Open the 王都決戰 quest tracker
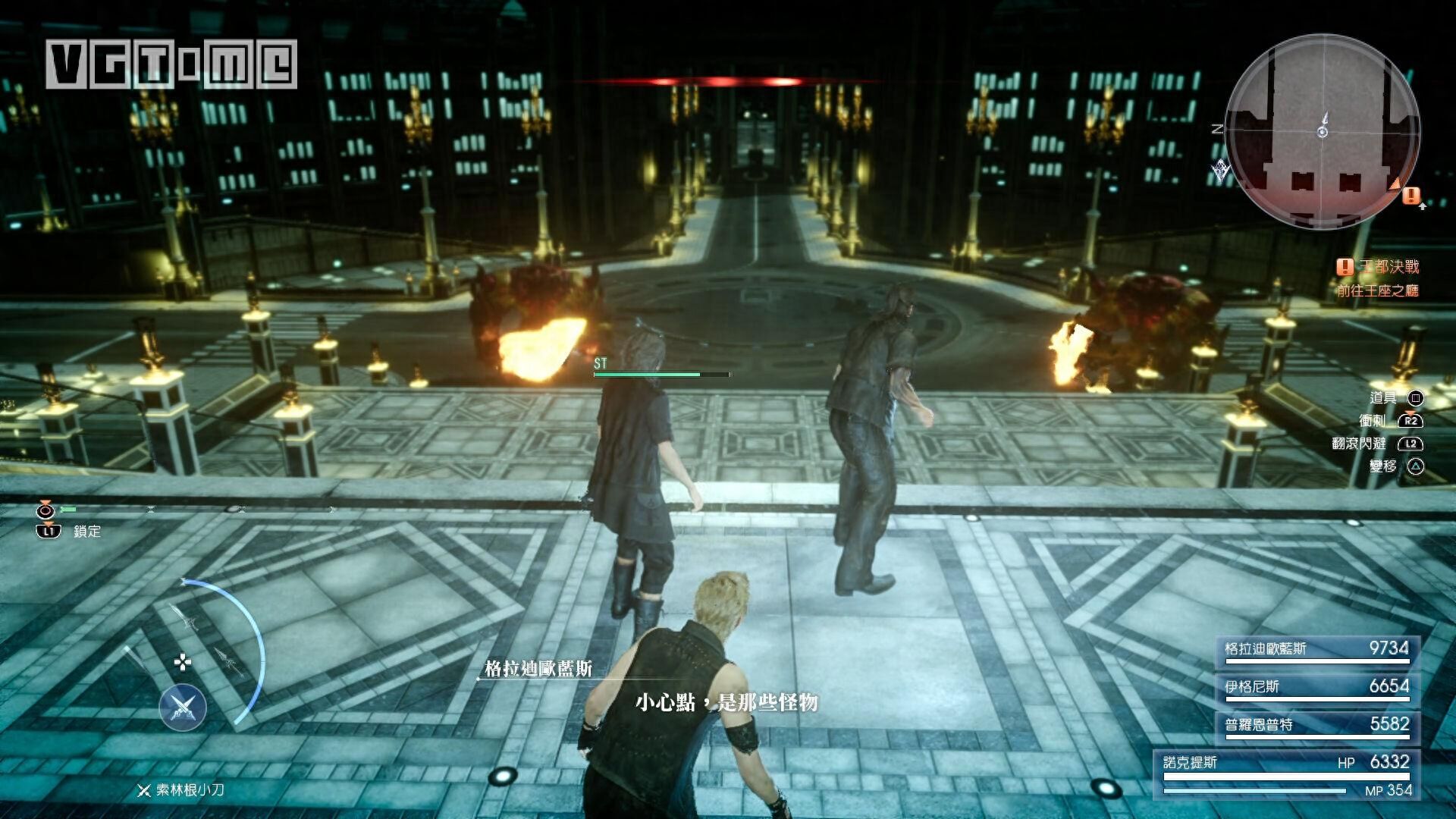Screen dimensions: 1456x819 [x=1379, y=267]
